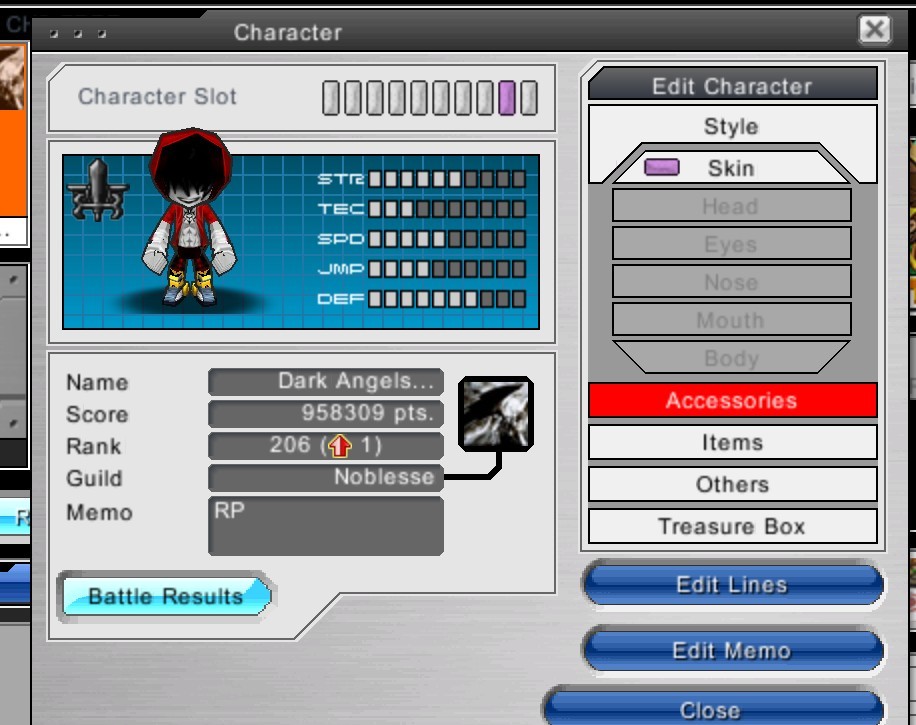Click the blue Close button
This screenshot has height=725, width=916.
711,709
